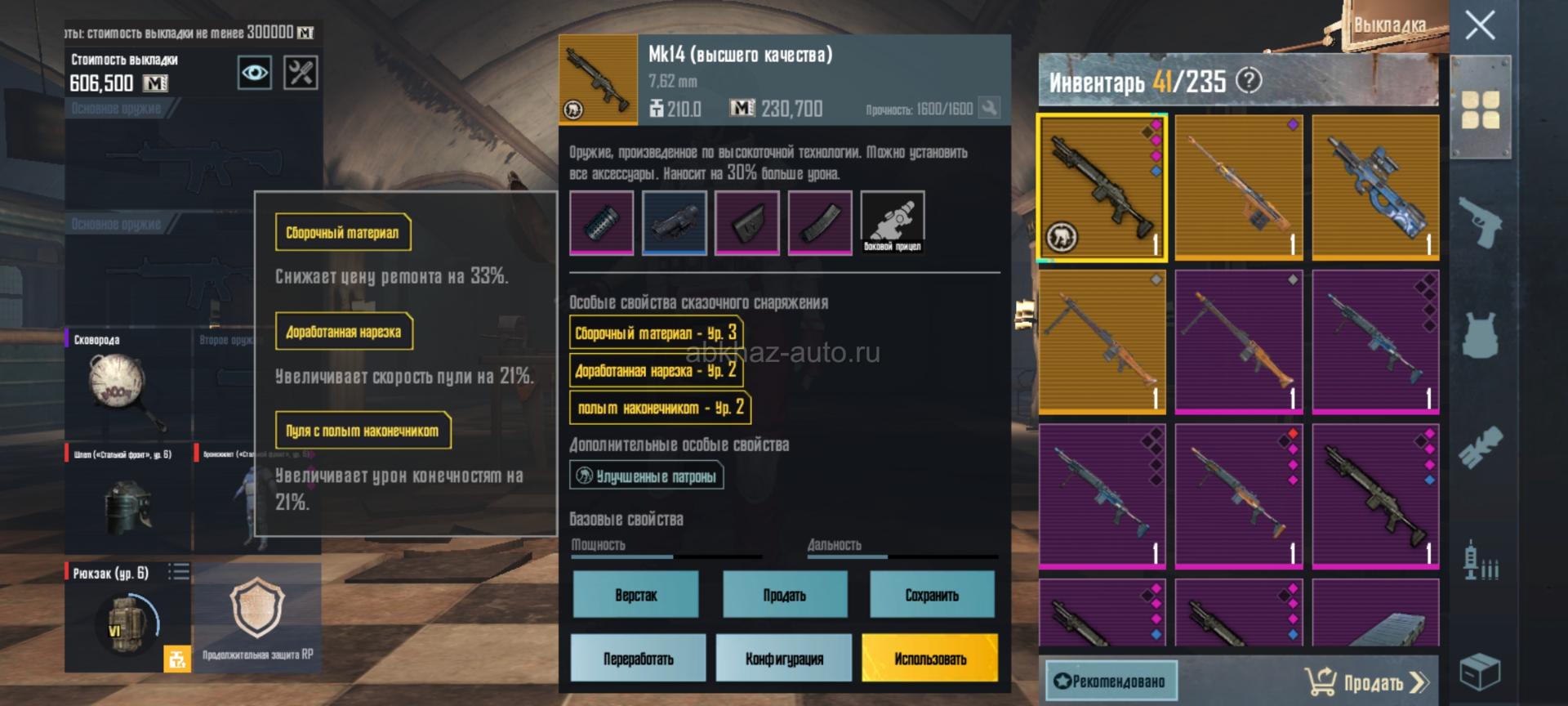
Task: Open the inventory sell option with cart icon
Action: pos(1365,681)
